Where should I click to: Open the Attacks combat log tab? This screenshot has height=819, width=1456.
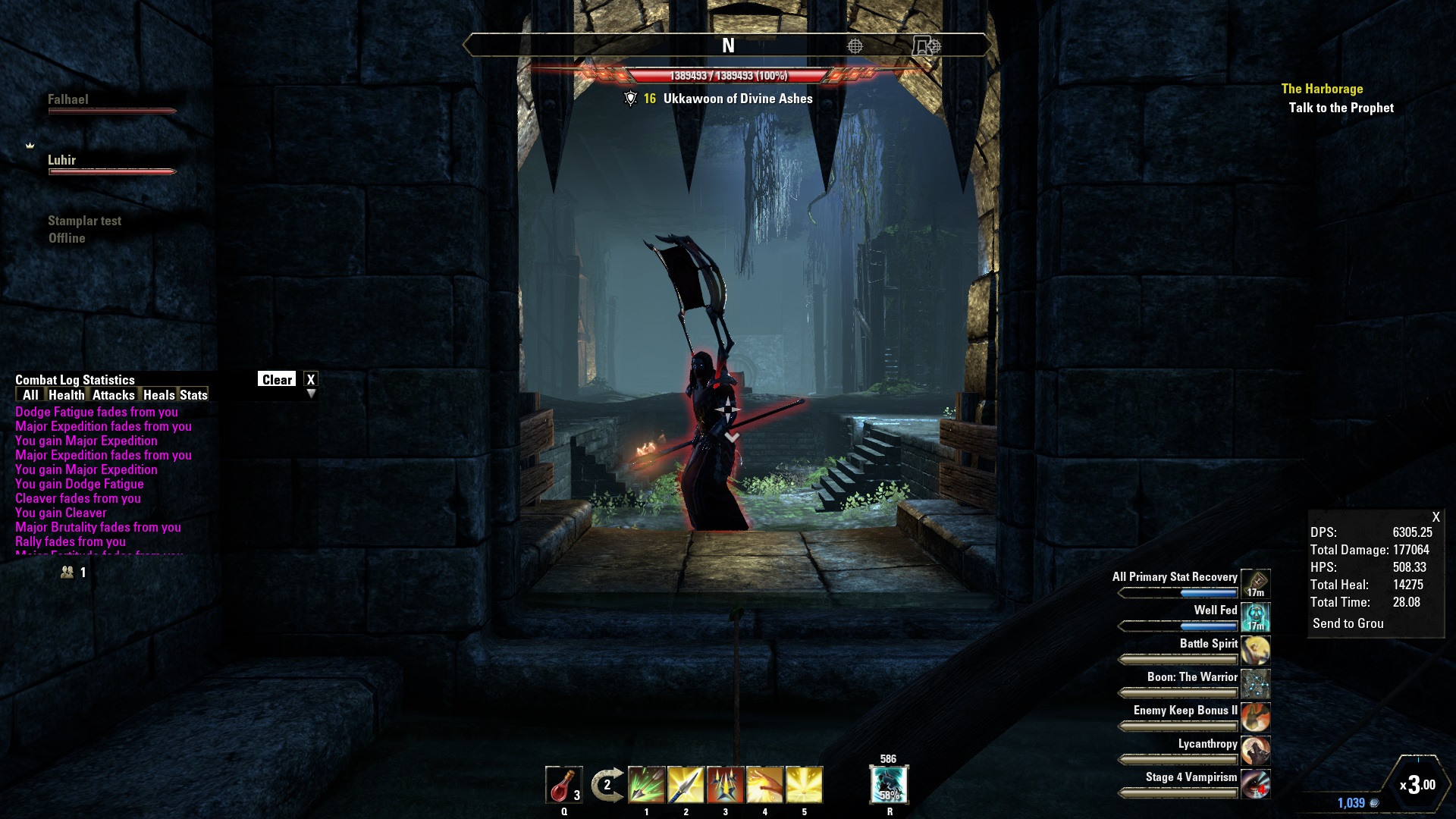114,395
